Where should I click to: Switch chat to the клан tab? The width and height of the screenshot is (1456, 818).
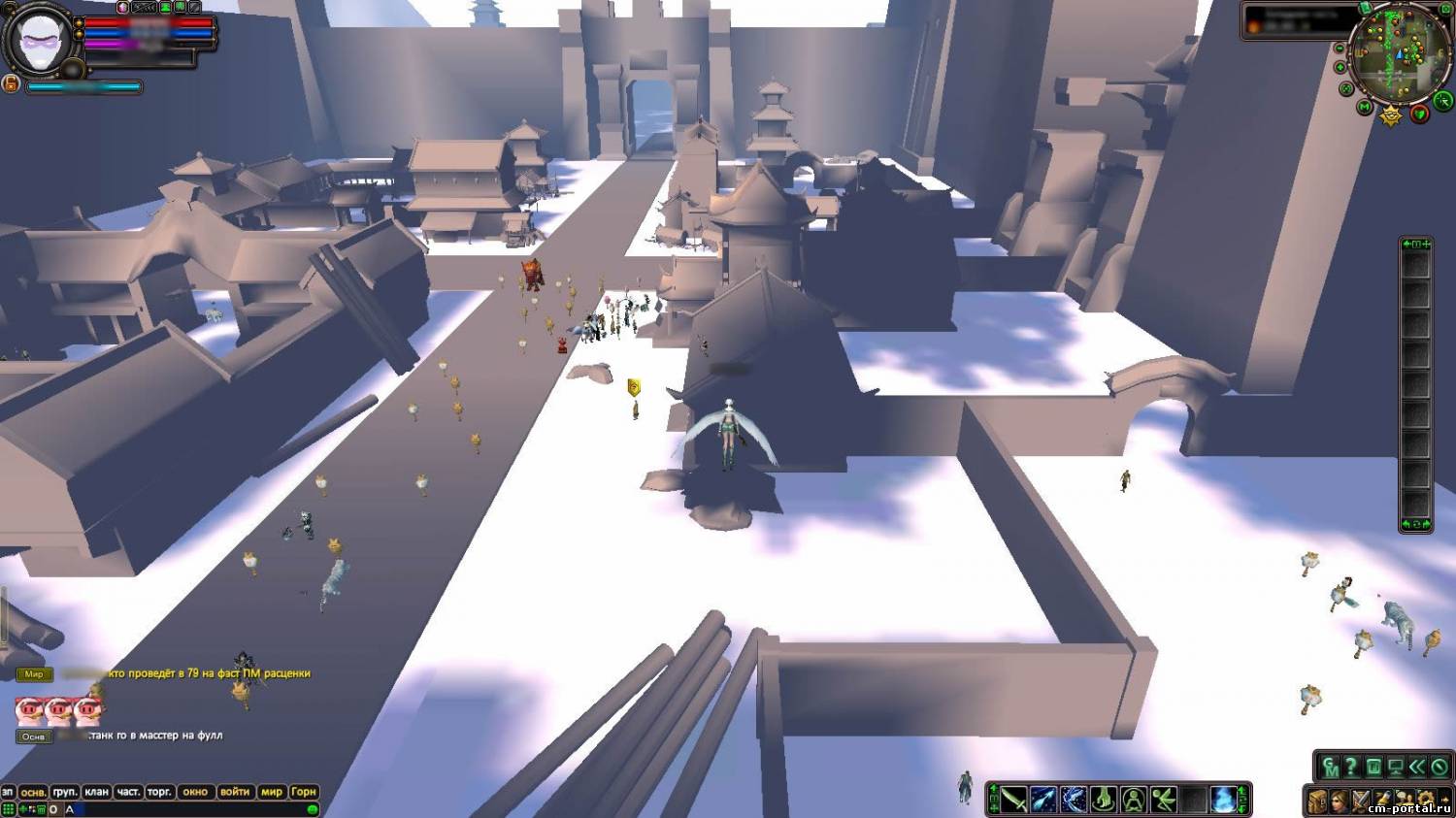(96, 792)
